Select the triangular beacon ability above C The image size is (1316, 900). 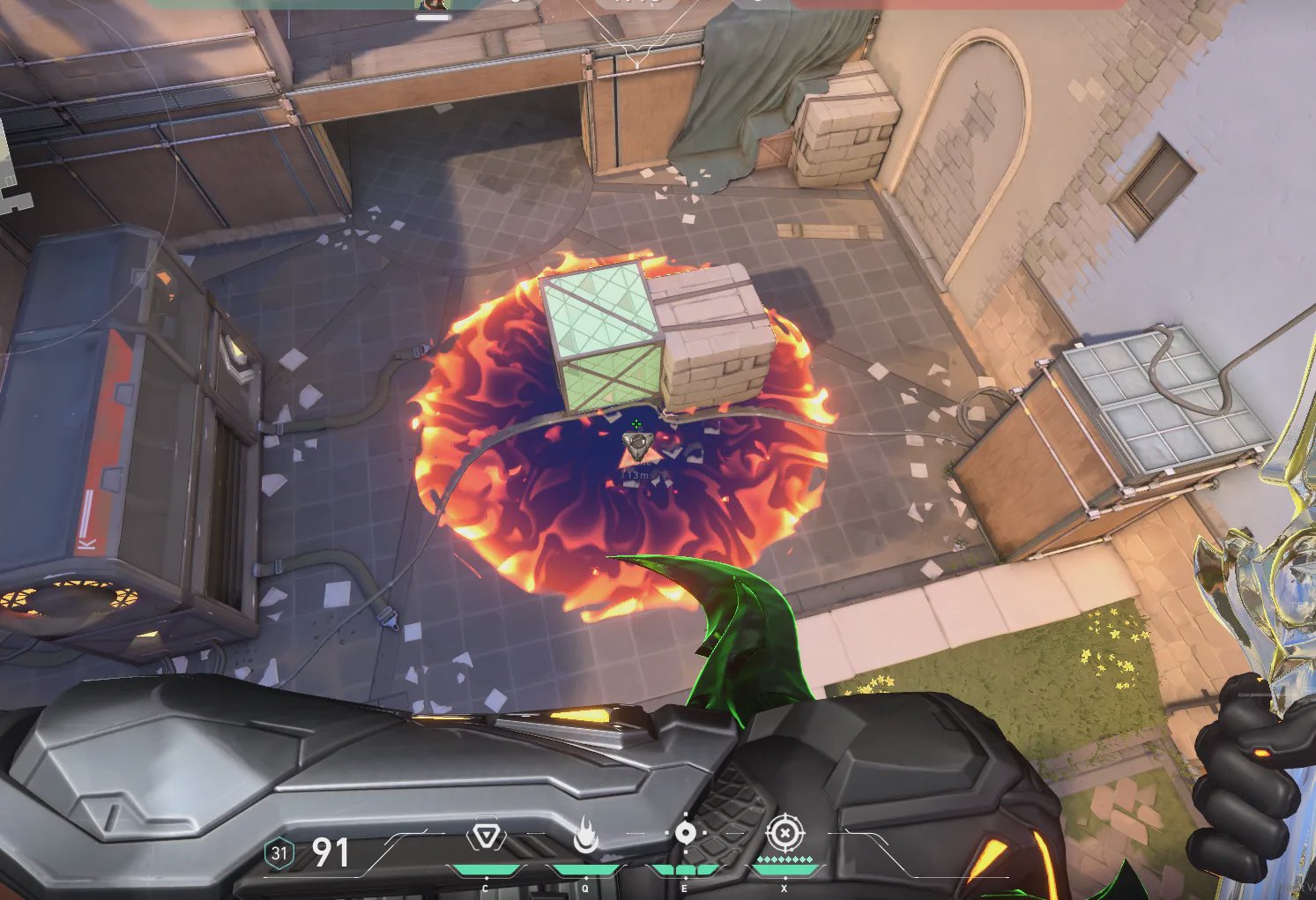[x=485, y=835]
